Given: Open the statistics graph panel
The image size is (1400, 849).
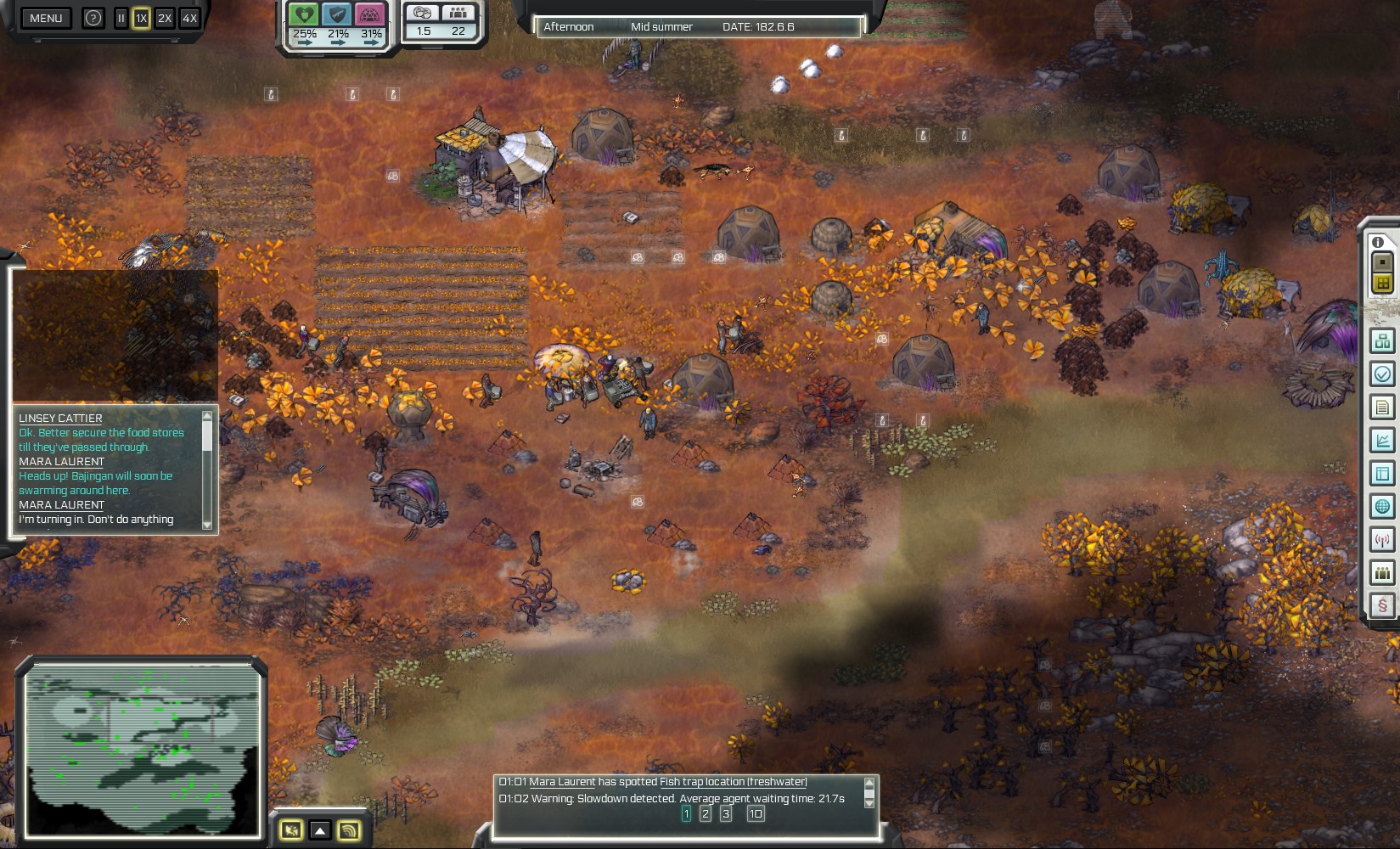Looking at the screenshot, I should [1382, 441].
